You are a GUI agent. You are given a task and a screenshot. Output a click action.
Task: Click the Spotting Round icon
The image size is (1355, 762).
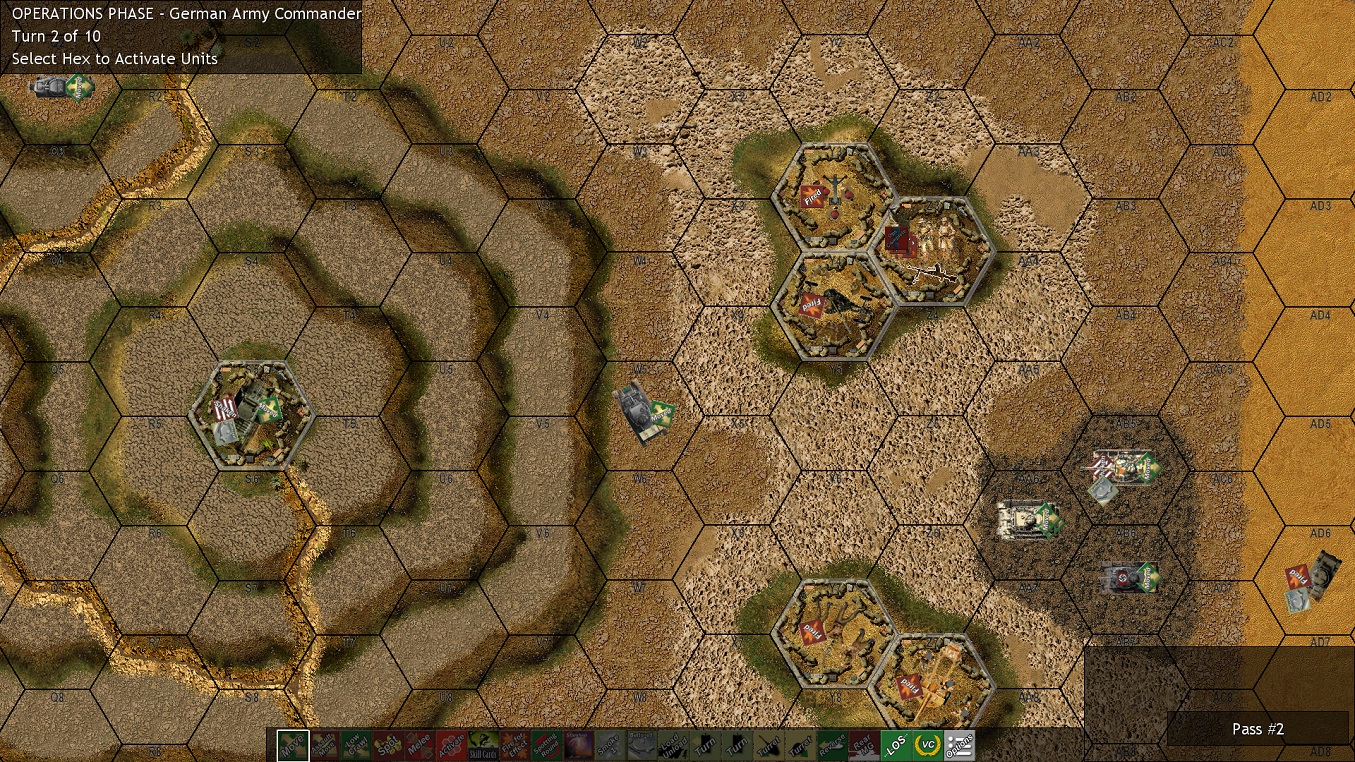click(x=549, y=745)
